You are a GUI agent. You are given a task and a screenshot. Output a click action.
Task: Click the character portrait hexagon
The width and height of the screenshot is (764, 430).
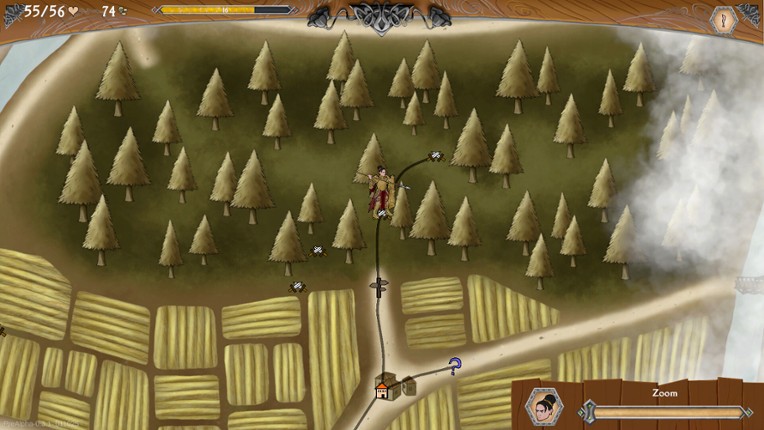pos(545,407)
